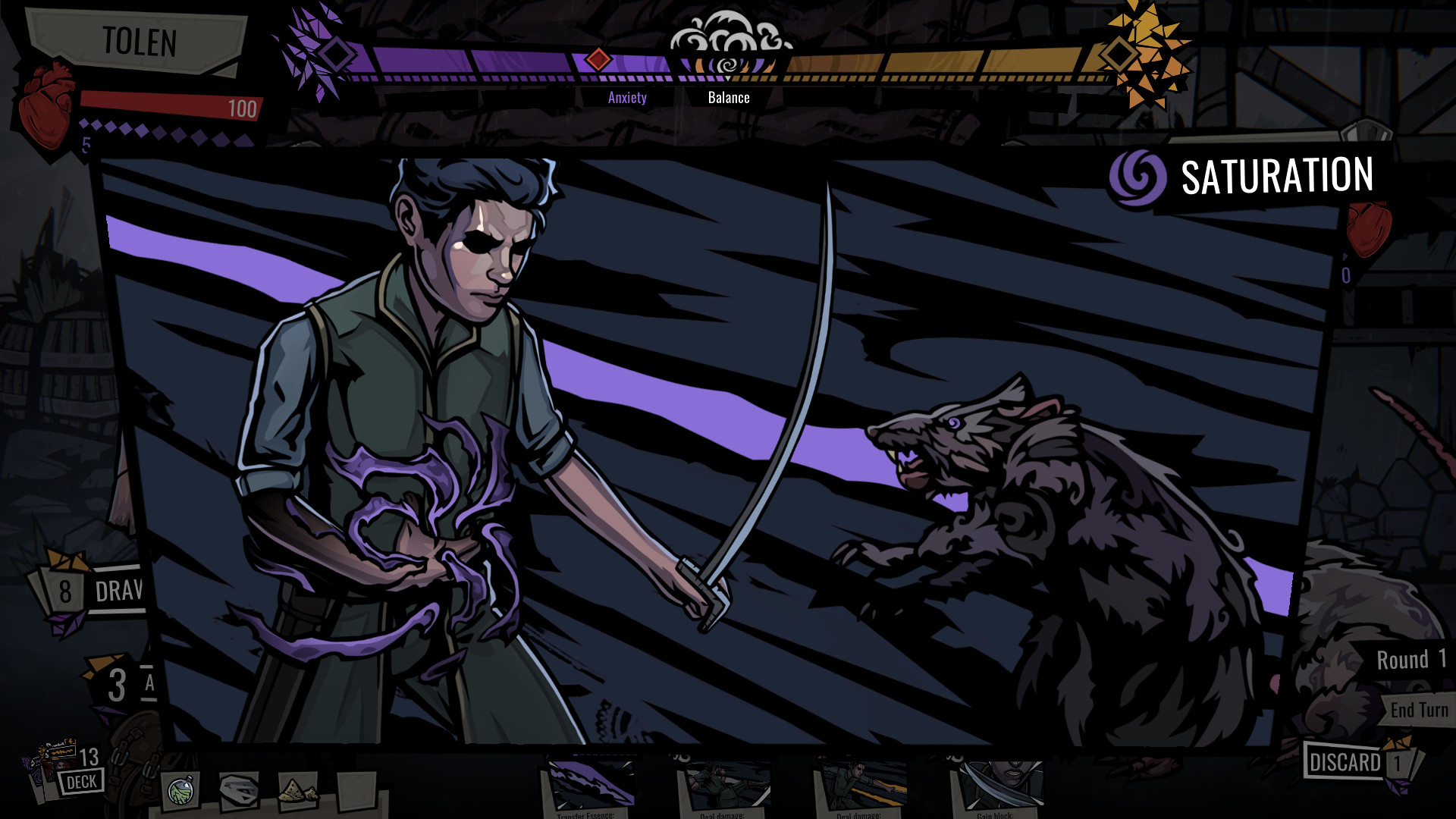Click the TOLEN character nameplate
Viewport: 1456px width, 819px height.
(x=140, y=43)
